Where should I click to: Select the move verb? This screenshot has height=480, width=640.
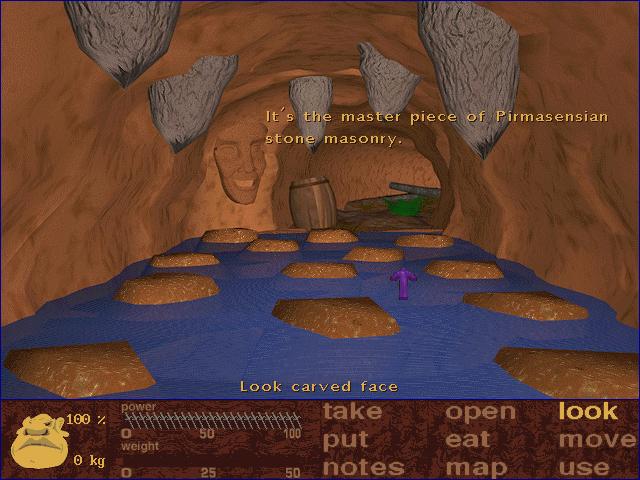(597, 439)
